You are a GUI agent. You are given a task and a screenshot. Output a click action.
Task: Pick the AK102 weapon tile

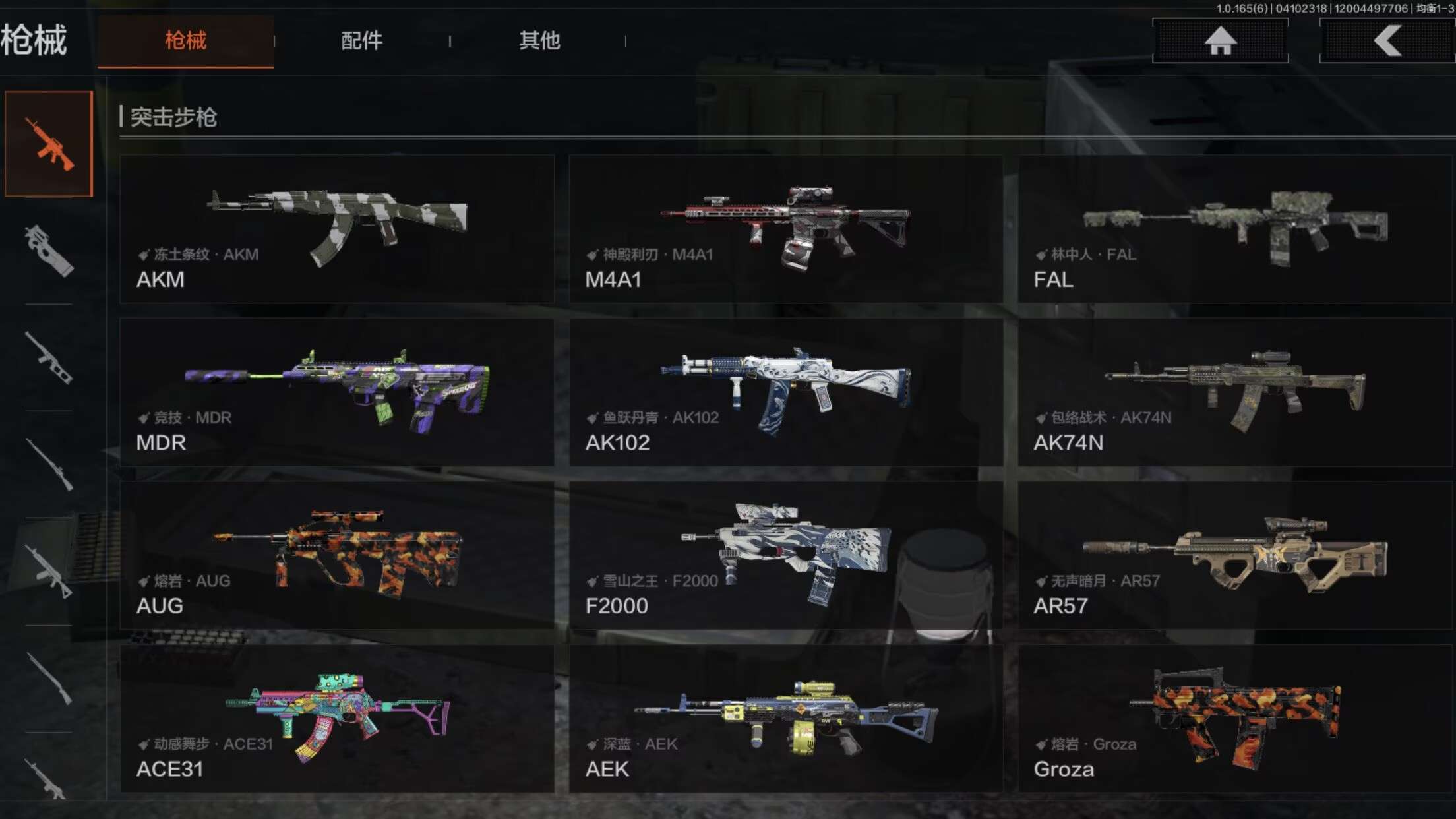(785, 392)
